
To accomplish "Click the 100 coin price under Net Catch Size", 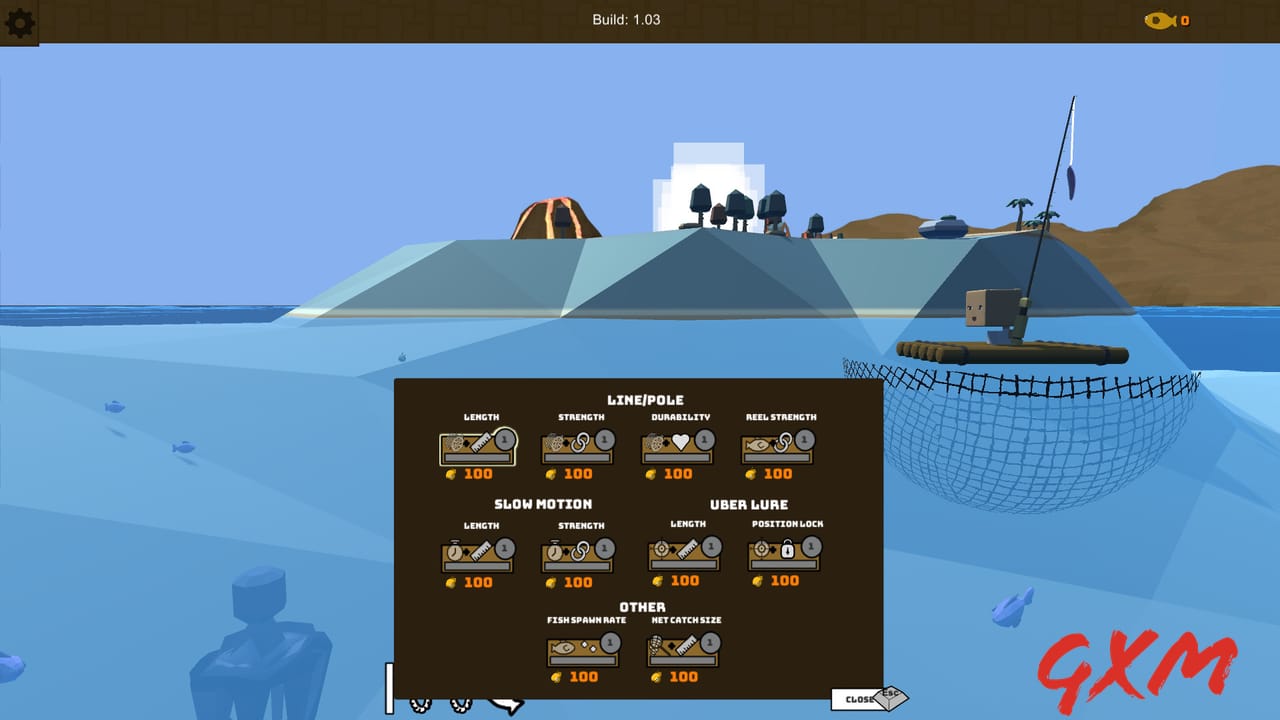I will point(682,676).
